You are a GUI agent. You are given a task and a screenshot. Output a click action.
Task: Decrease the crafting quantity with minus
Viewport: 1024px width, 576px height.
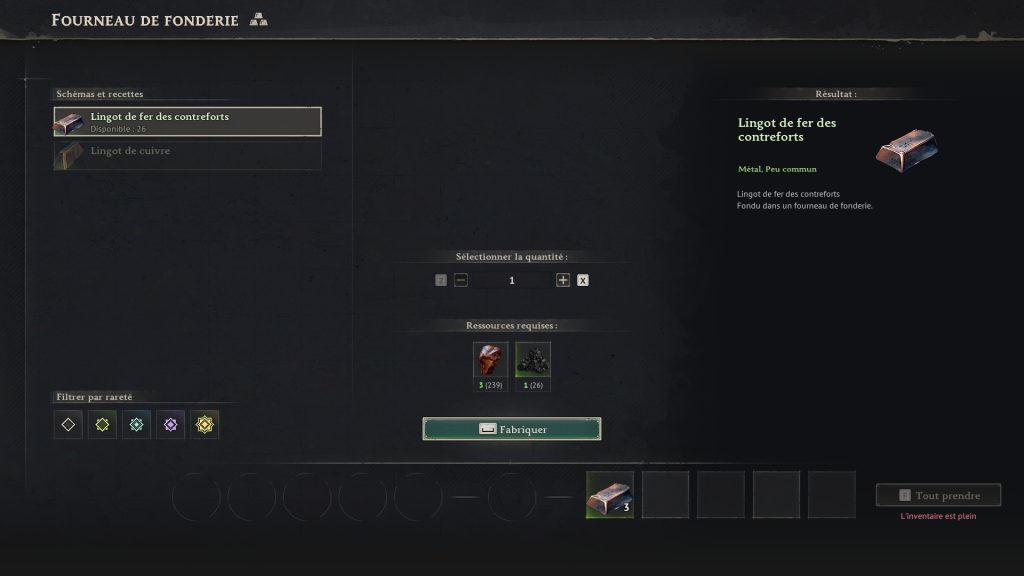pyautogui.click(x=461, y=280)
